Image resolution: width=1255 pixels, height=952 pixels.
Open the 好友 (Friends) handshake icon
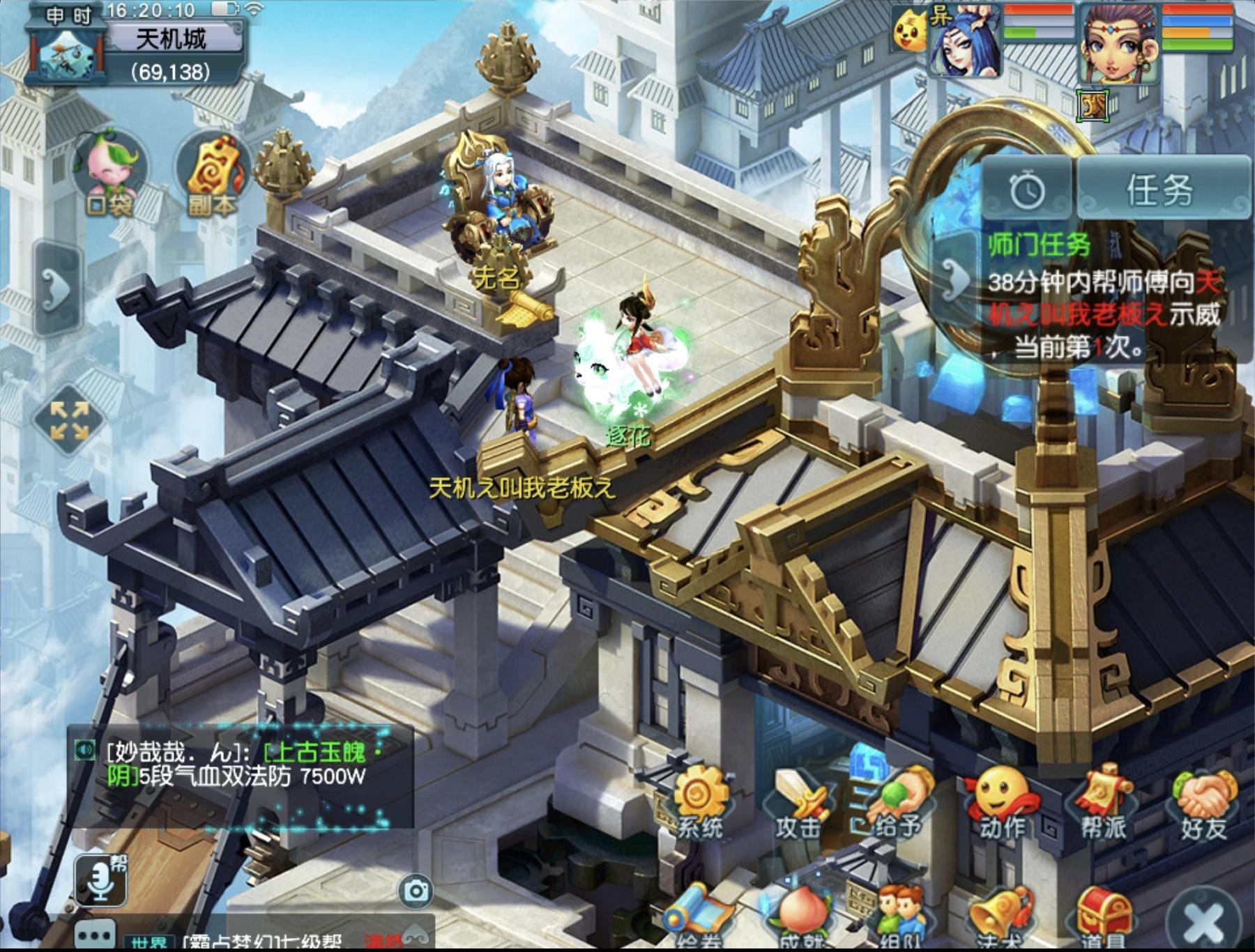pos(1204,801)
